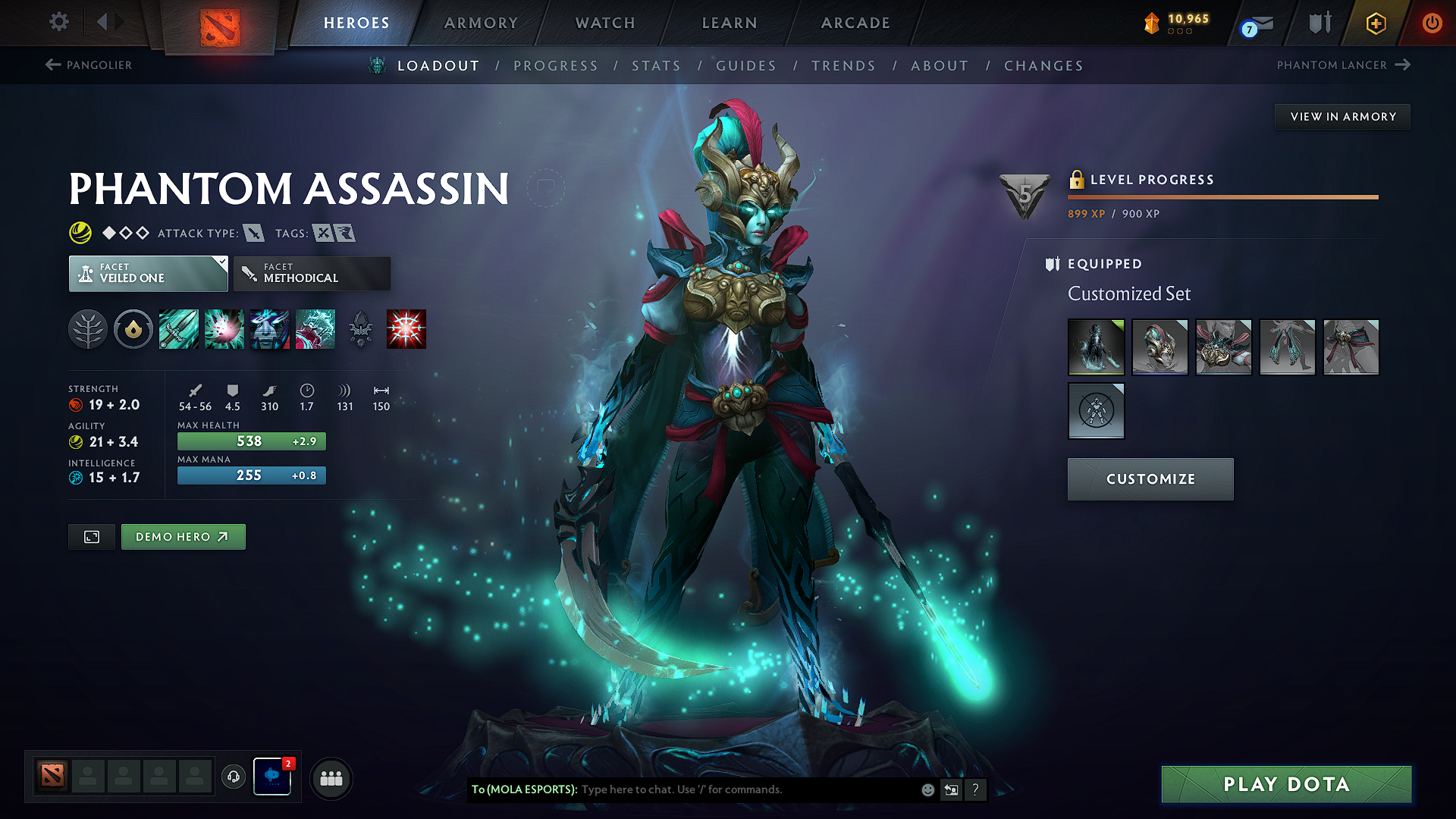Click the CUSTOMIZE button under Equipped
The image size is (1456, 819).
1150,479
